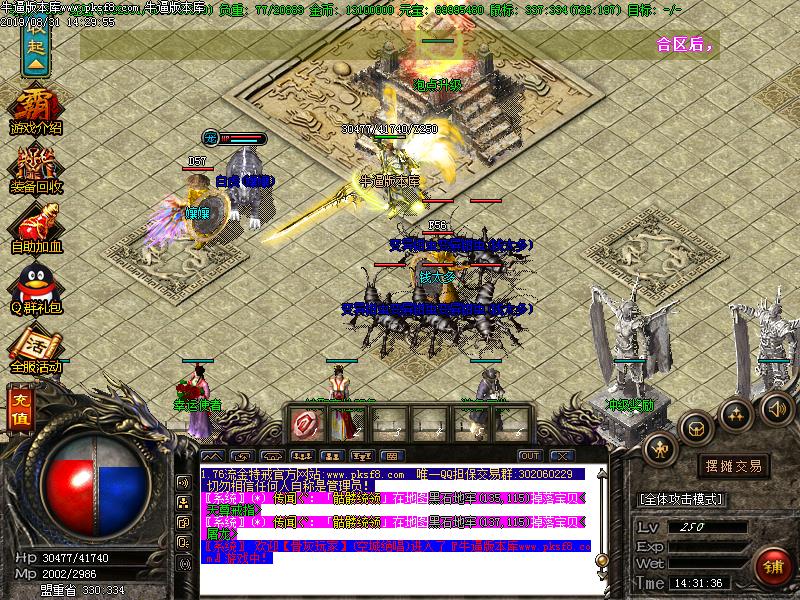Switch the 全体攻击模式 attack mode label
This screenshot has width=800, height=600.
click(x=681, y=498)
